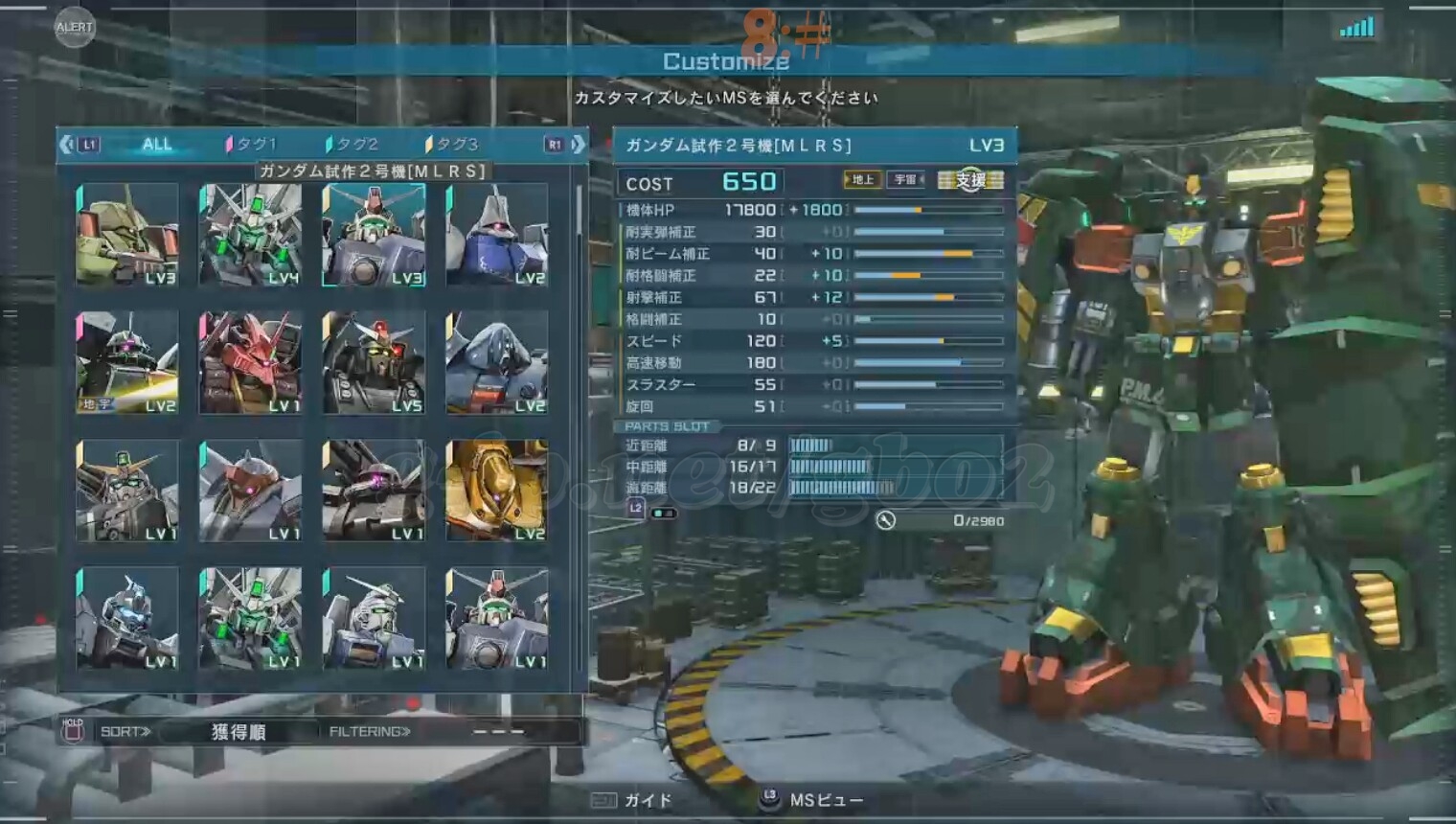Screen dimensions: 1456x824
Task: Select the olive green LV3 mobile suit
Action: tap(127, 236)
